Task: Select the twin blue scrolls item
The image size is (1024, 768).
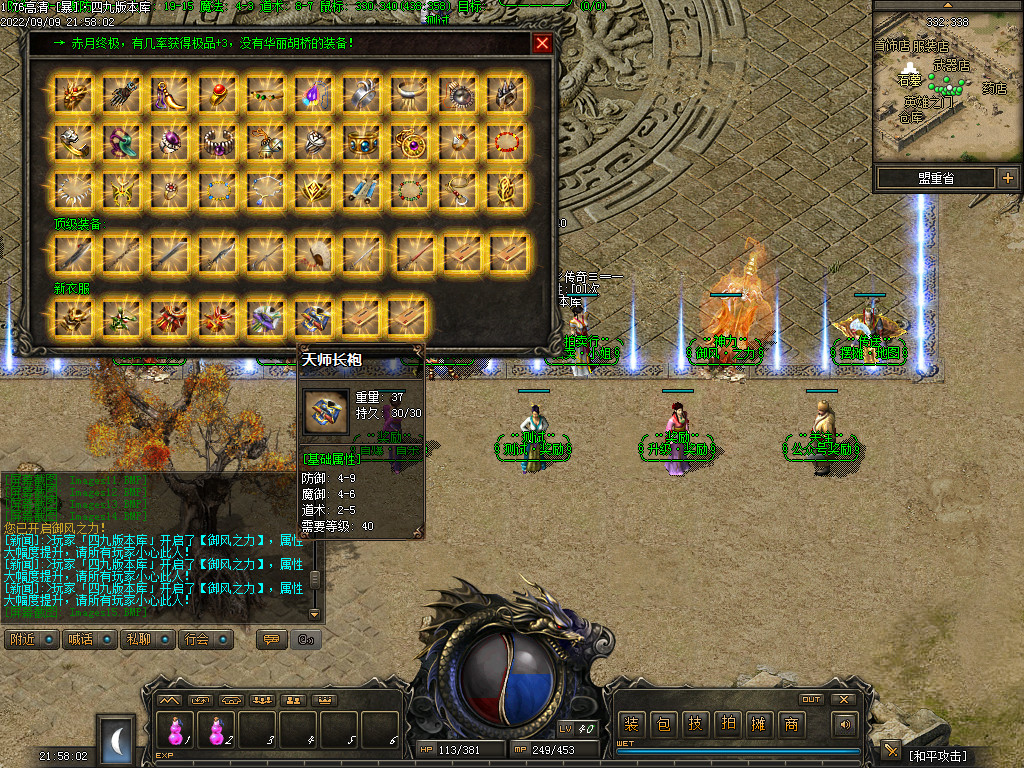Action: [x=362, y=189]
